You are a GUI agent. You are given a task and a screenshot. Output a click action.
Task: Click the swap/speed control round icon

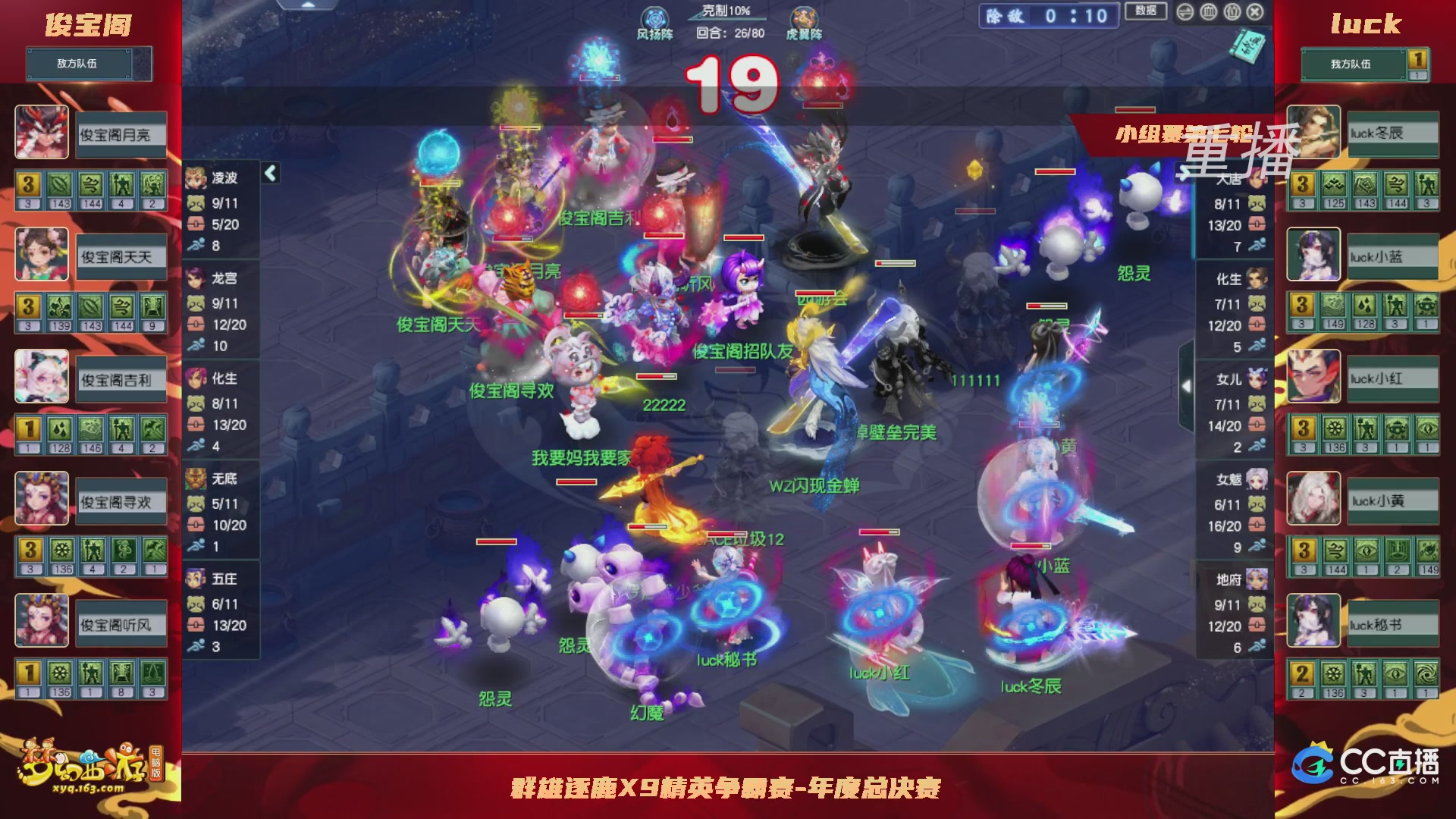1184,11
